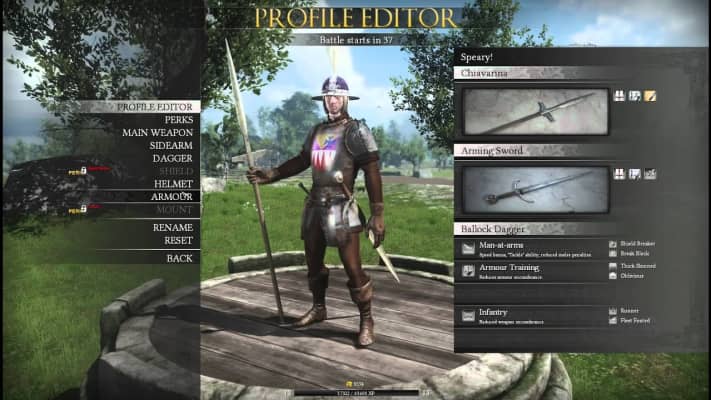The image size is (711, 400).
Task: Go back with the Back button
Action: (179, 258)
